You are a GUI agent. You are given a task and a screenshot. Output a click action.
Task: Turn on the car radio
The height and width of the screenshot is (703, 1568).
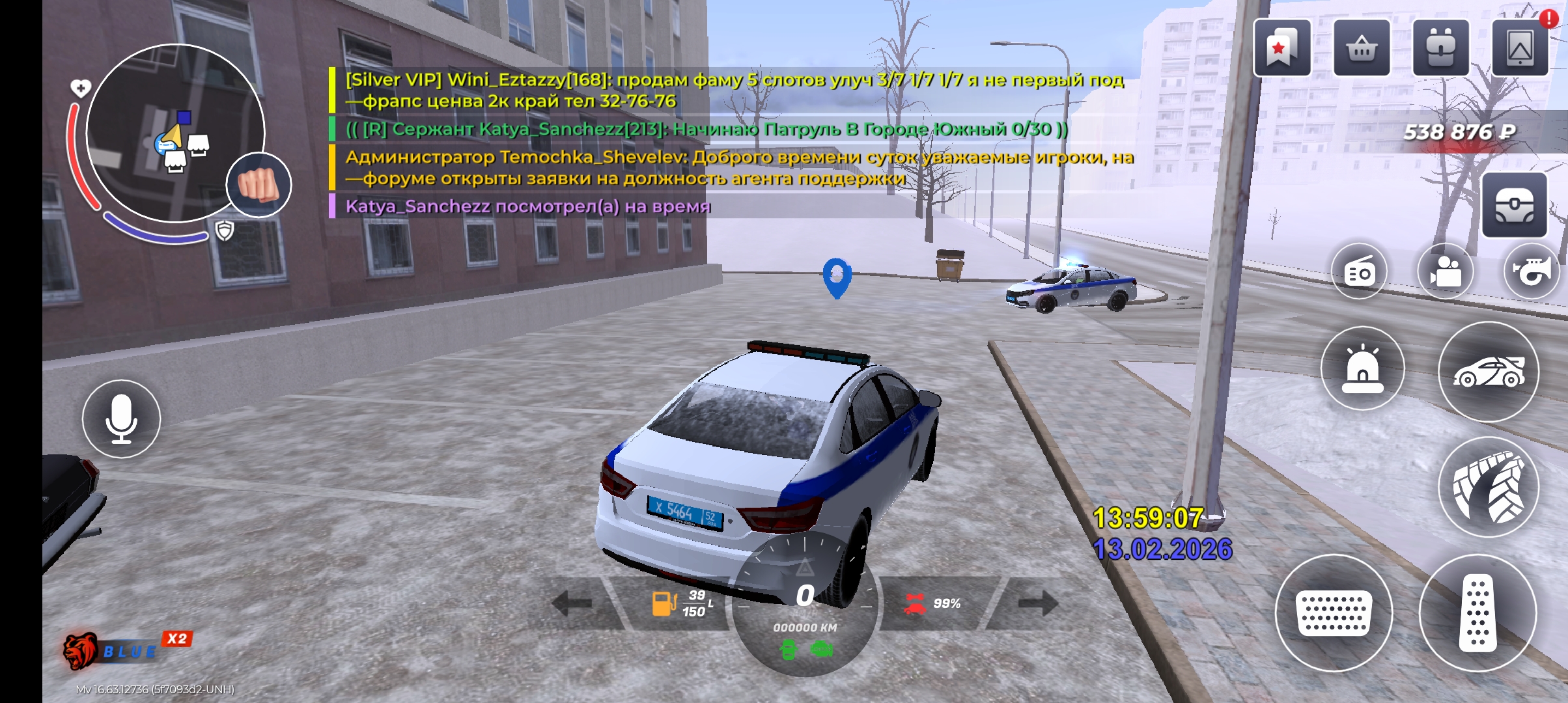point(1360,271)
